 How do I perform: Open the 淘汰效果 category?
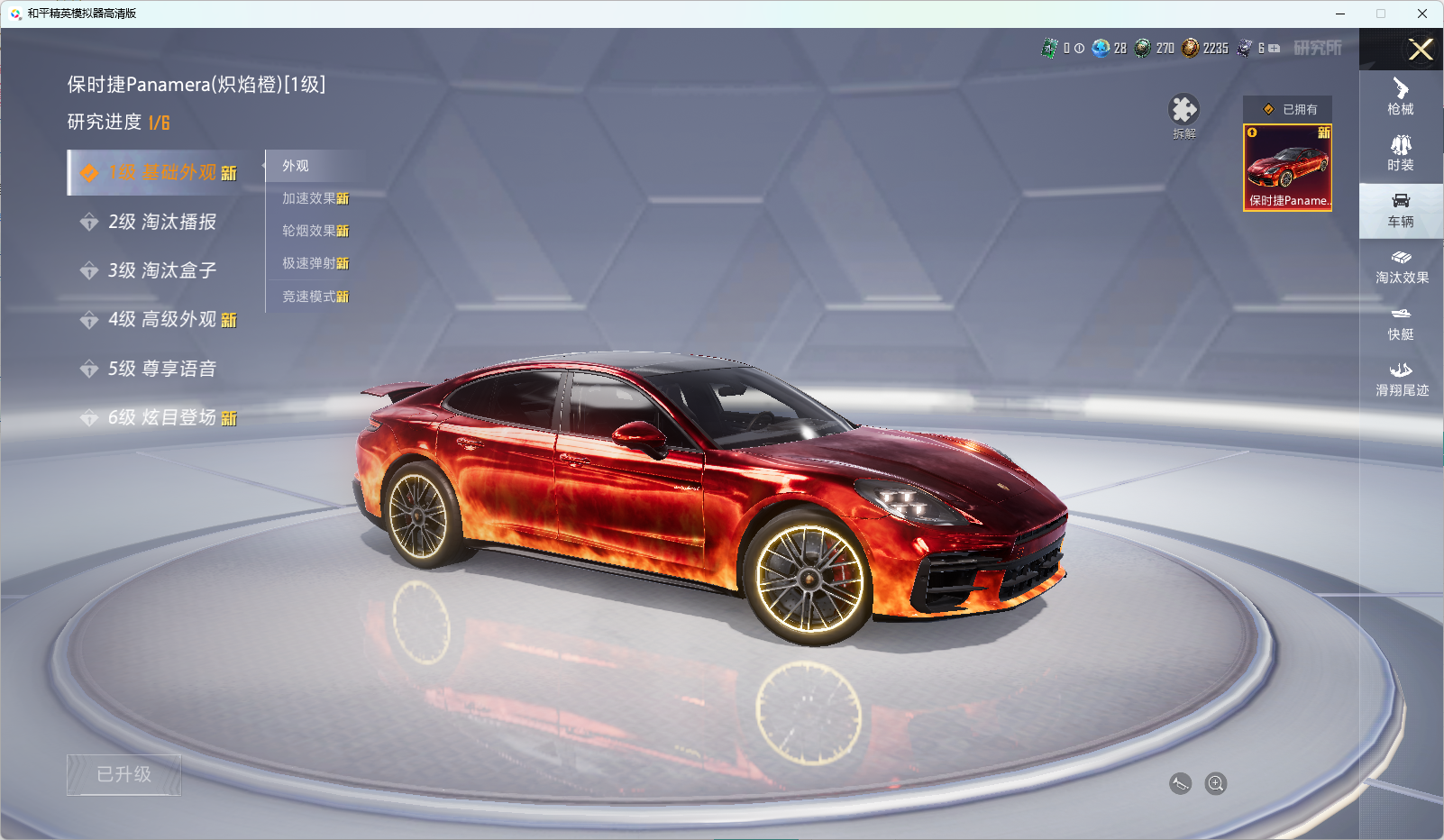(1402, 267)
